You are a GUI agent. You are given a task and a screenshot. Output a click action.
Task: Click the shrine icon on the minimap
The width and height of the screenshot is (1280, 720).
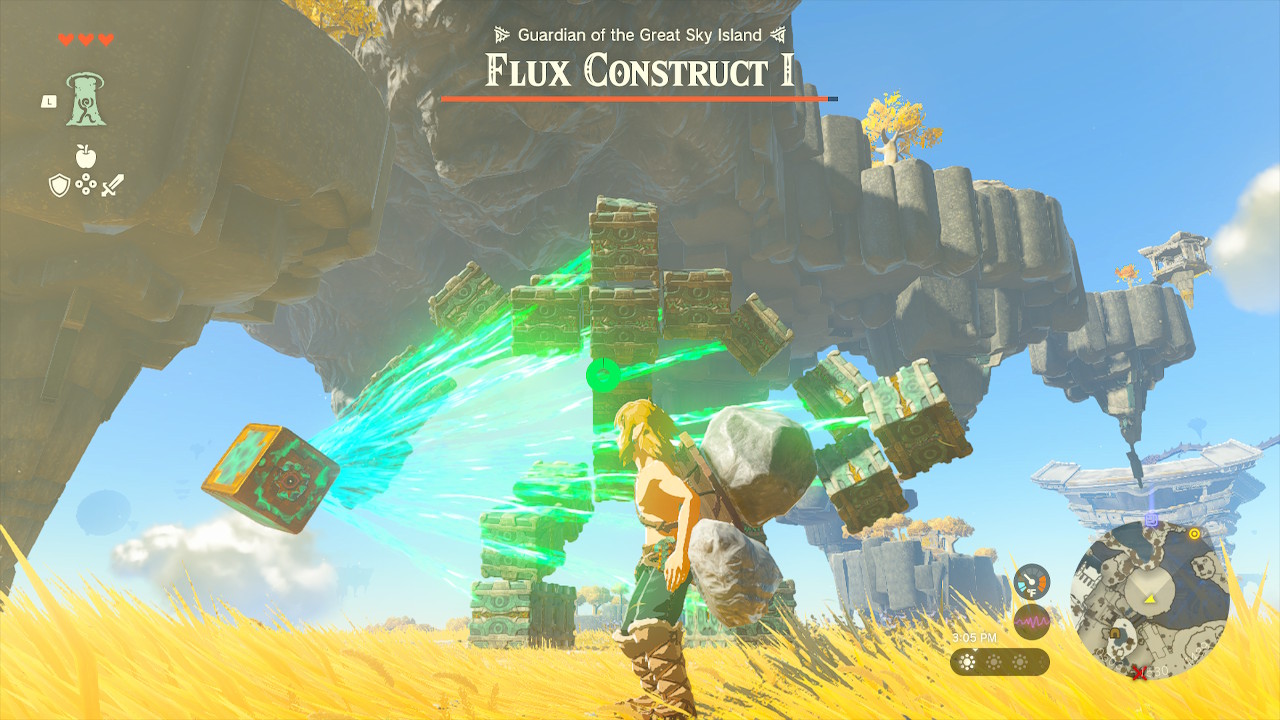(1117, 634)
